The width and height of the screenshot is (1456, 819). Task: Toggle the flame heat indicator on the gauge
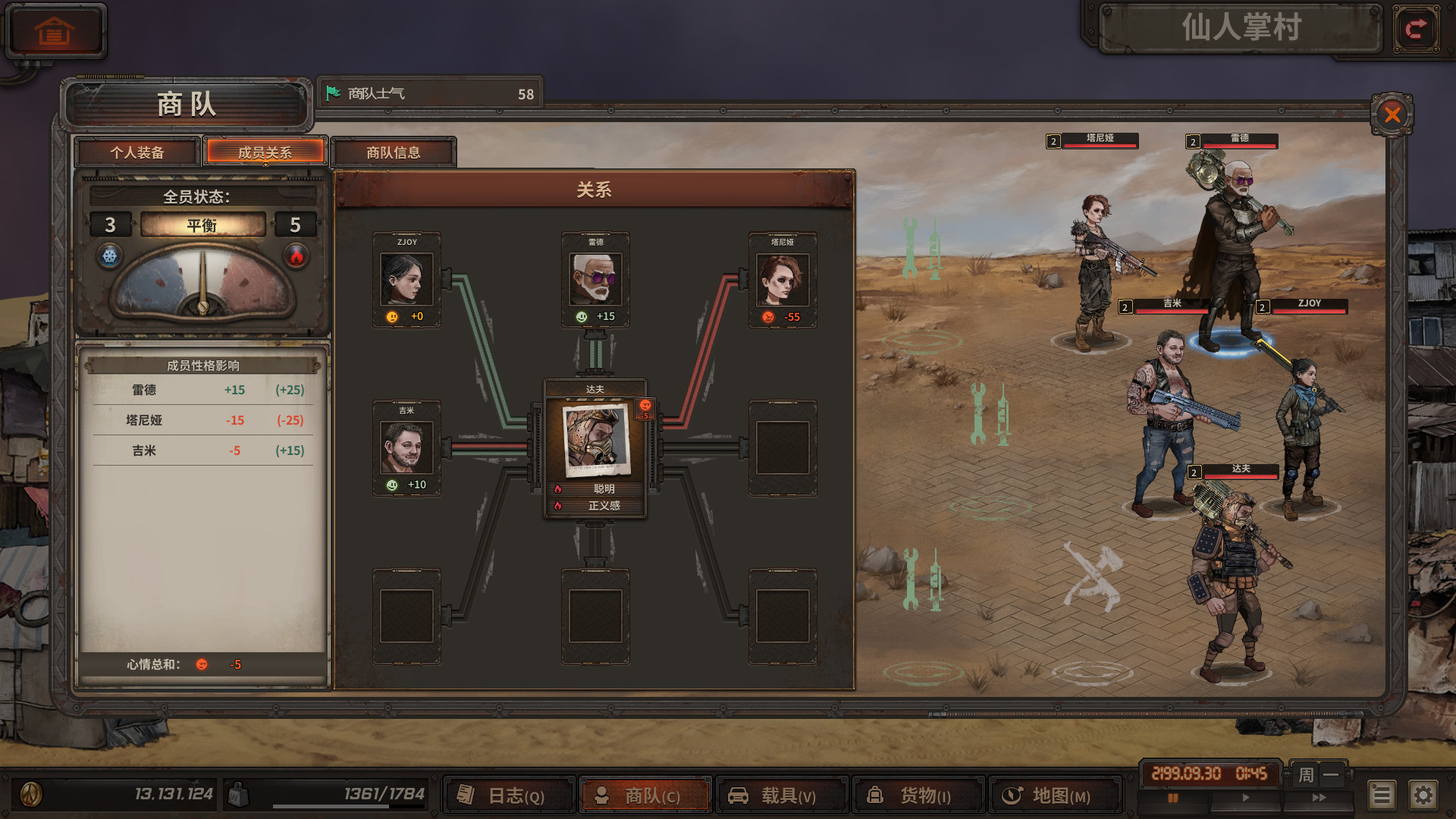coord(296,256)
